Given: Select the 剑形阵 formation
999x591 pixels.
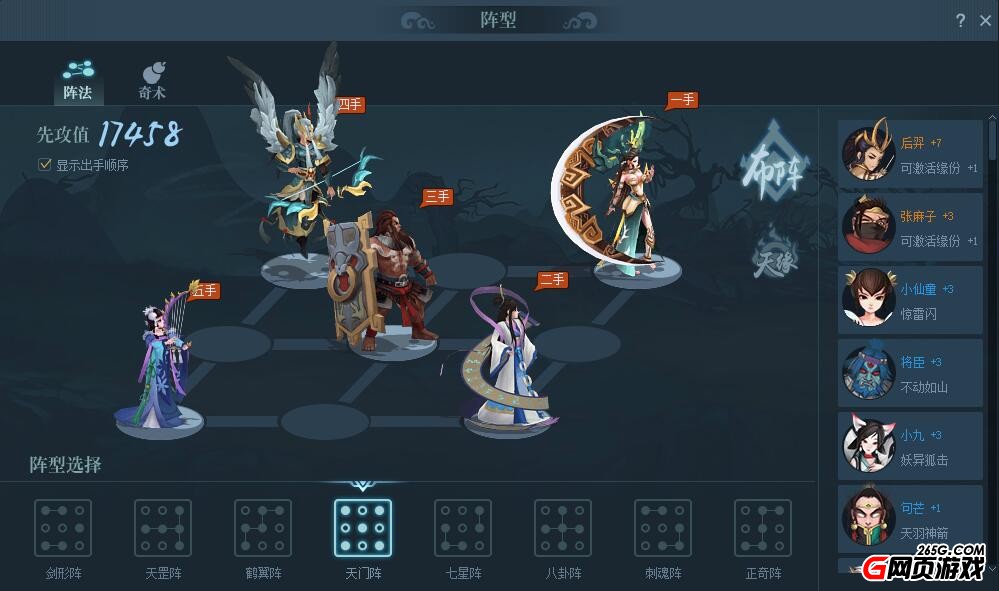Looking at the screenshot, I should click(x=63, y=529).
